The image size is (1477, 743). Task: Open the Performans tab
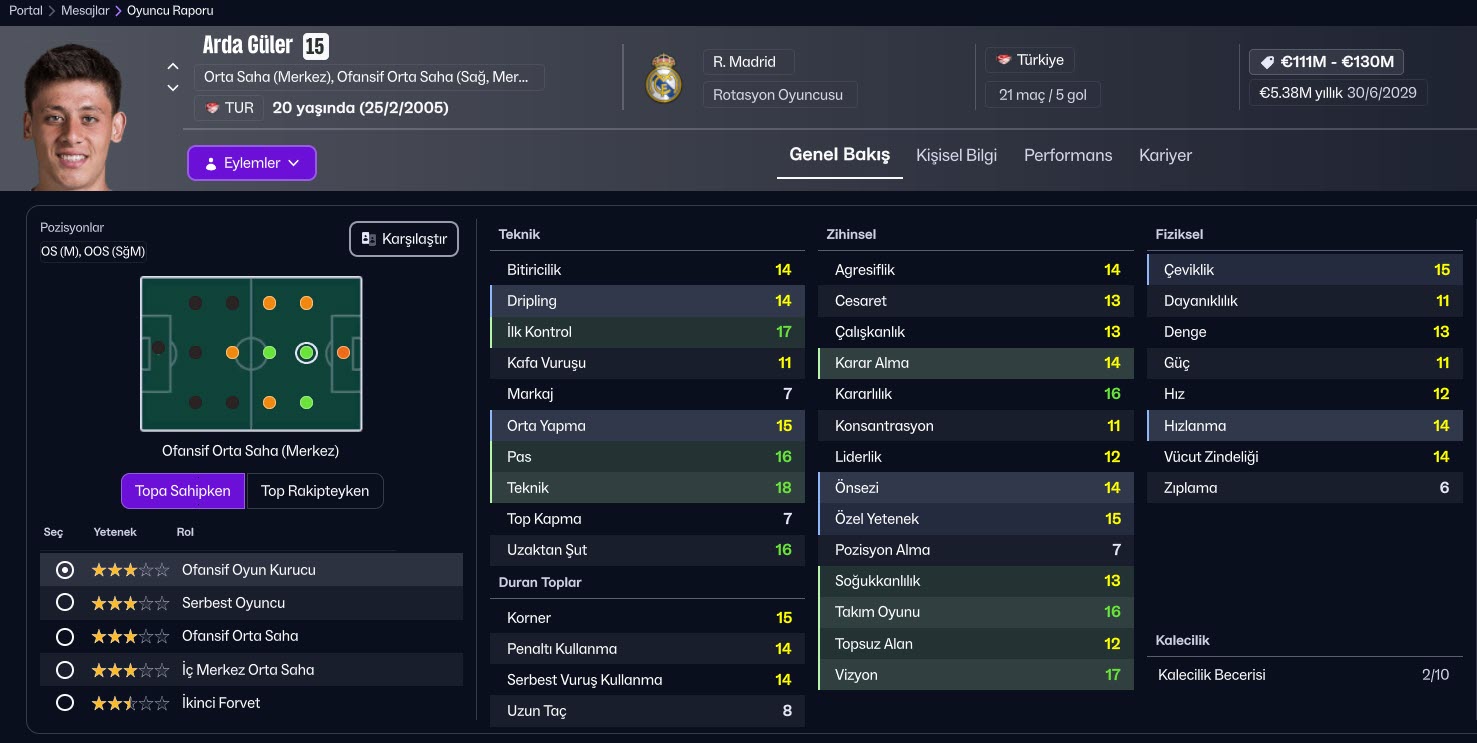(1067, 155)
